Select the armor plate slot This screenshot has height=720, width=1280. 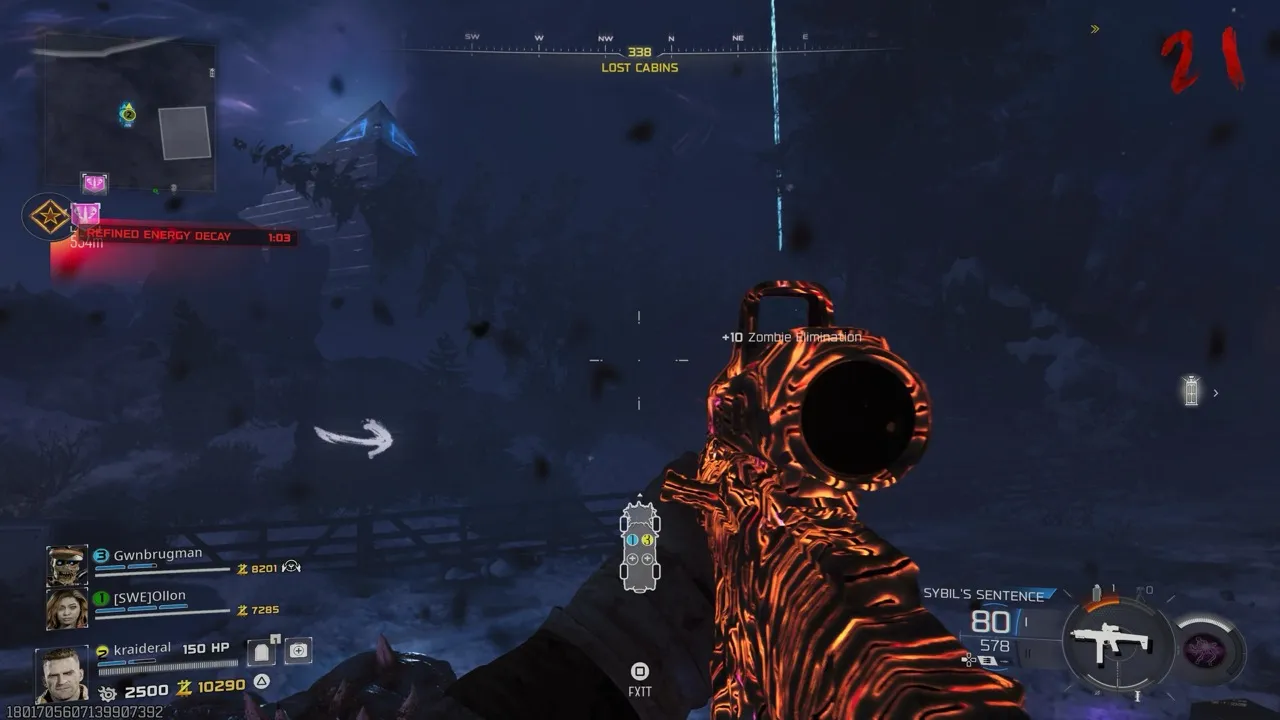point(262,651)
